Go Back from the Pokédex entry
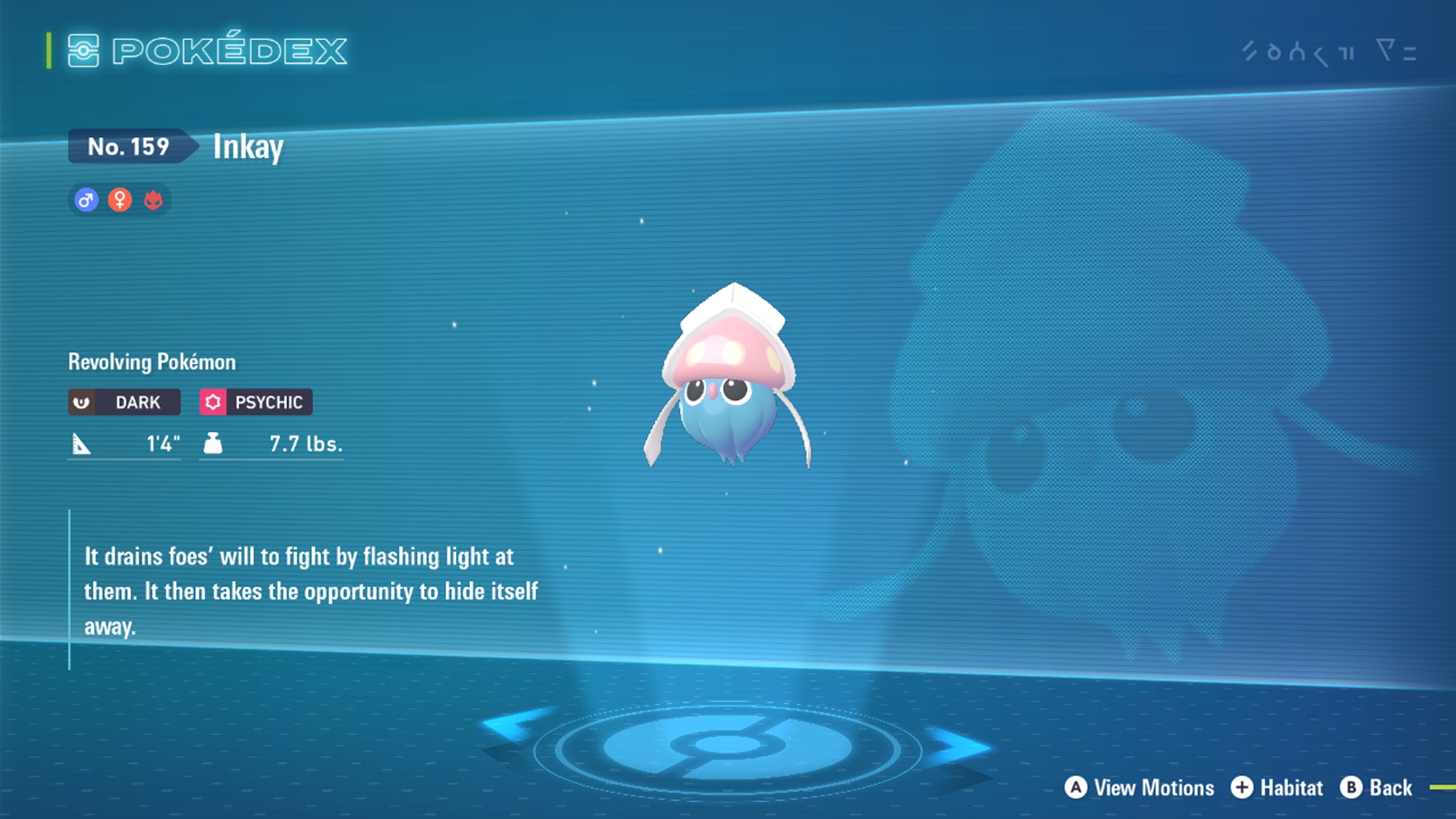Viewport: 1456px width, 819px height. tap(1376, 788)
